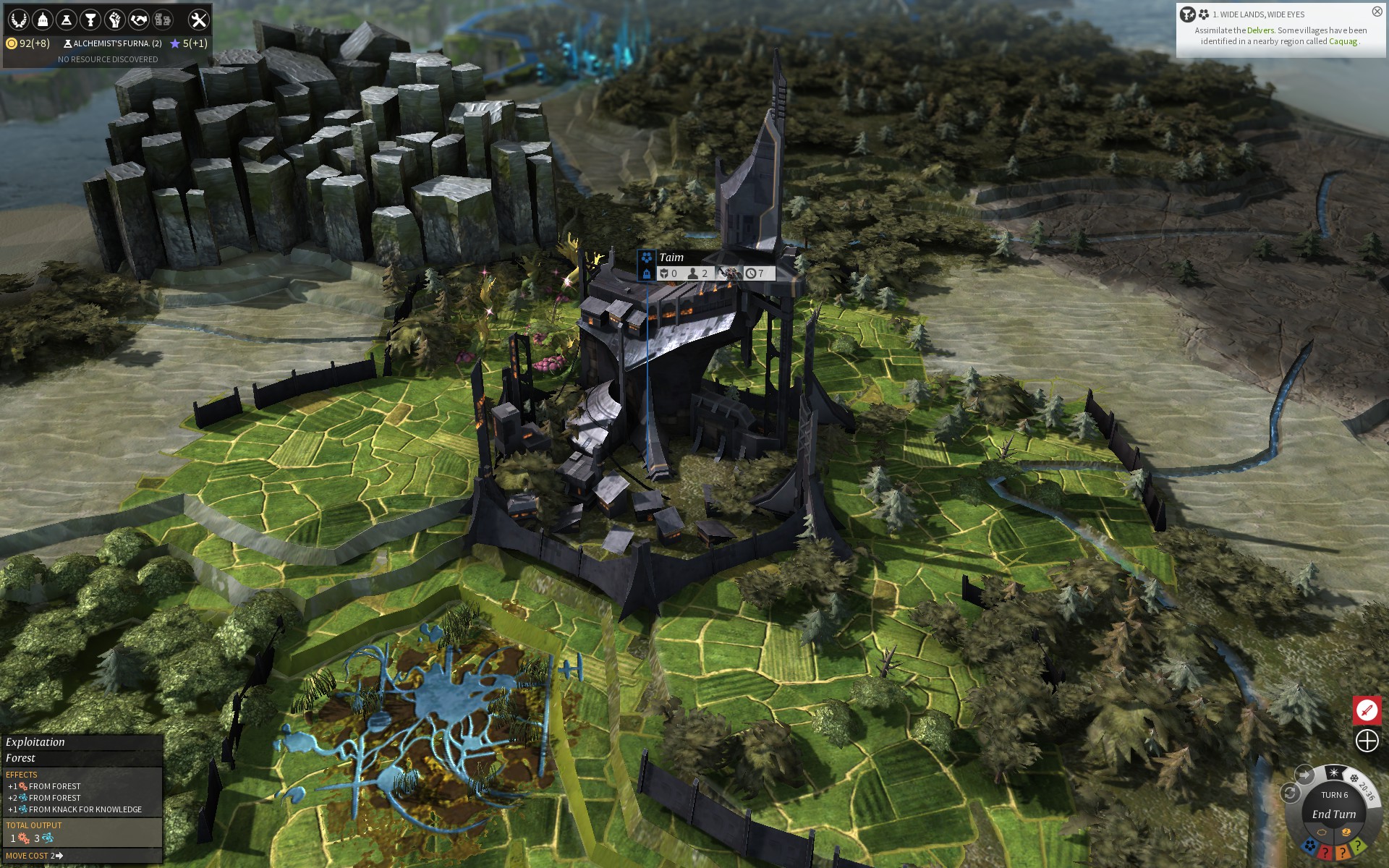Open the Marketplace stacked crates icon

point(163,20)
